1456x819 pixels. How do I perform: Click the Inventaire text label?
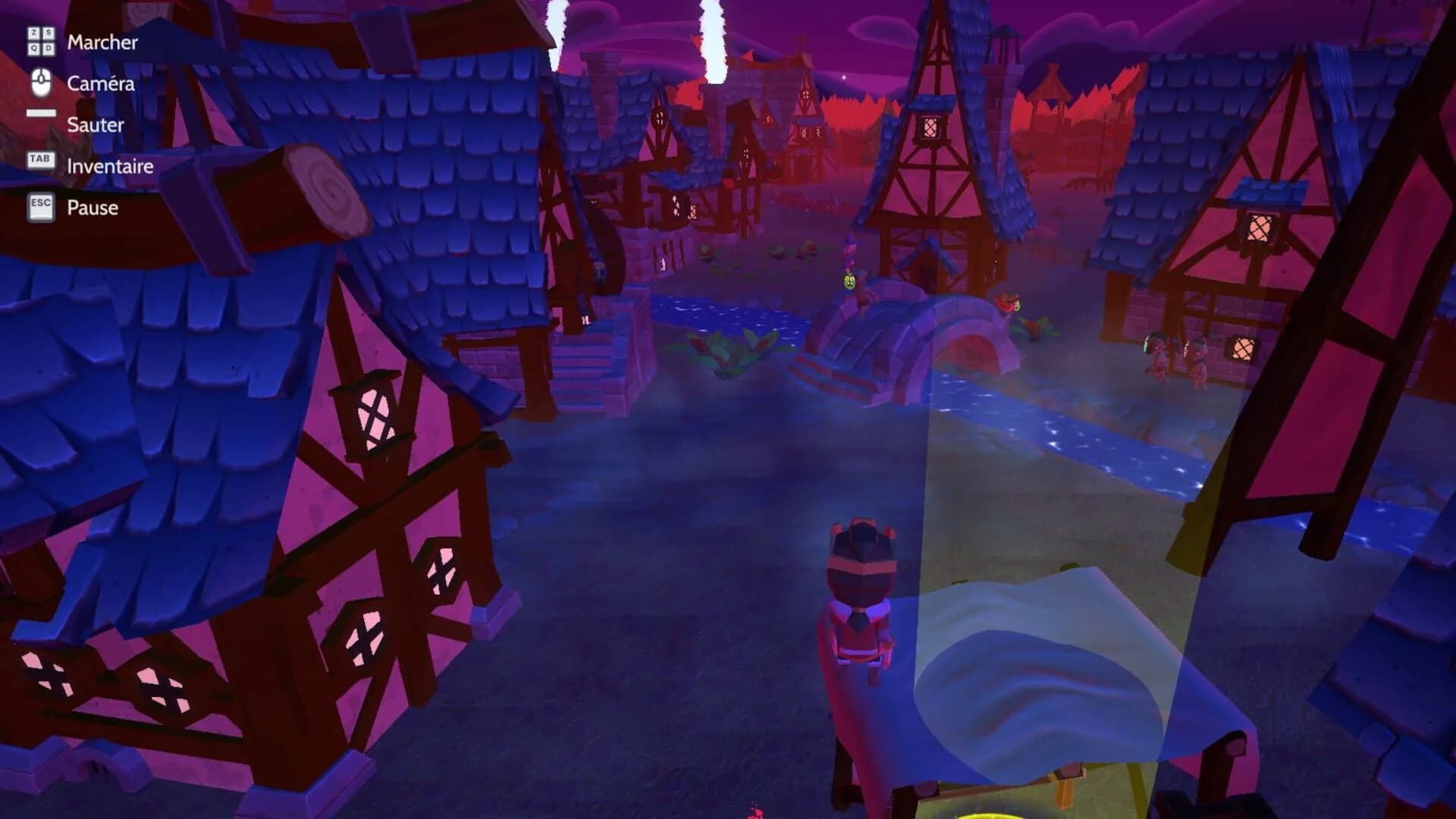(109, 166)
